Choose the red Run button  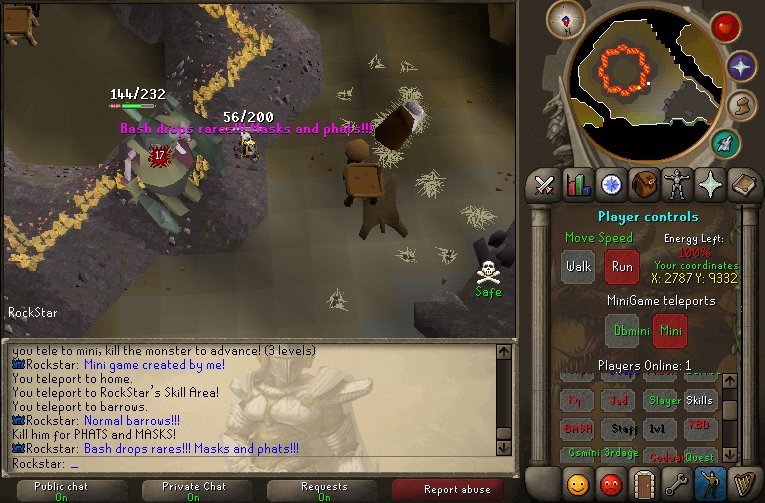pyautogui.click(x=622, y=267)
